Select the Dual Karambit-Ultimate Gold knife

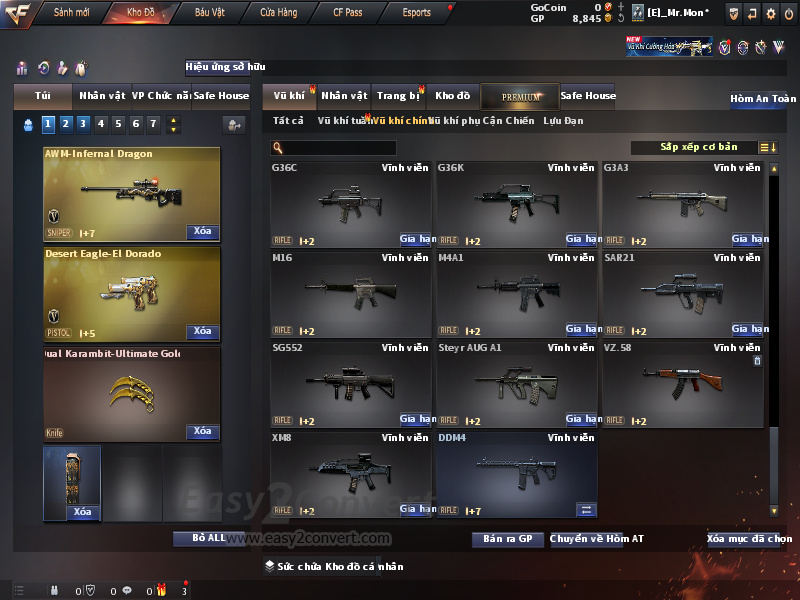point(131,394)
